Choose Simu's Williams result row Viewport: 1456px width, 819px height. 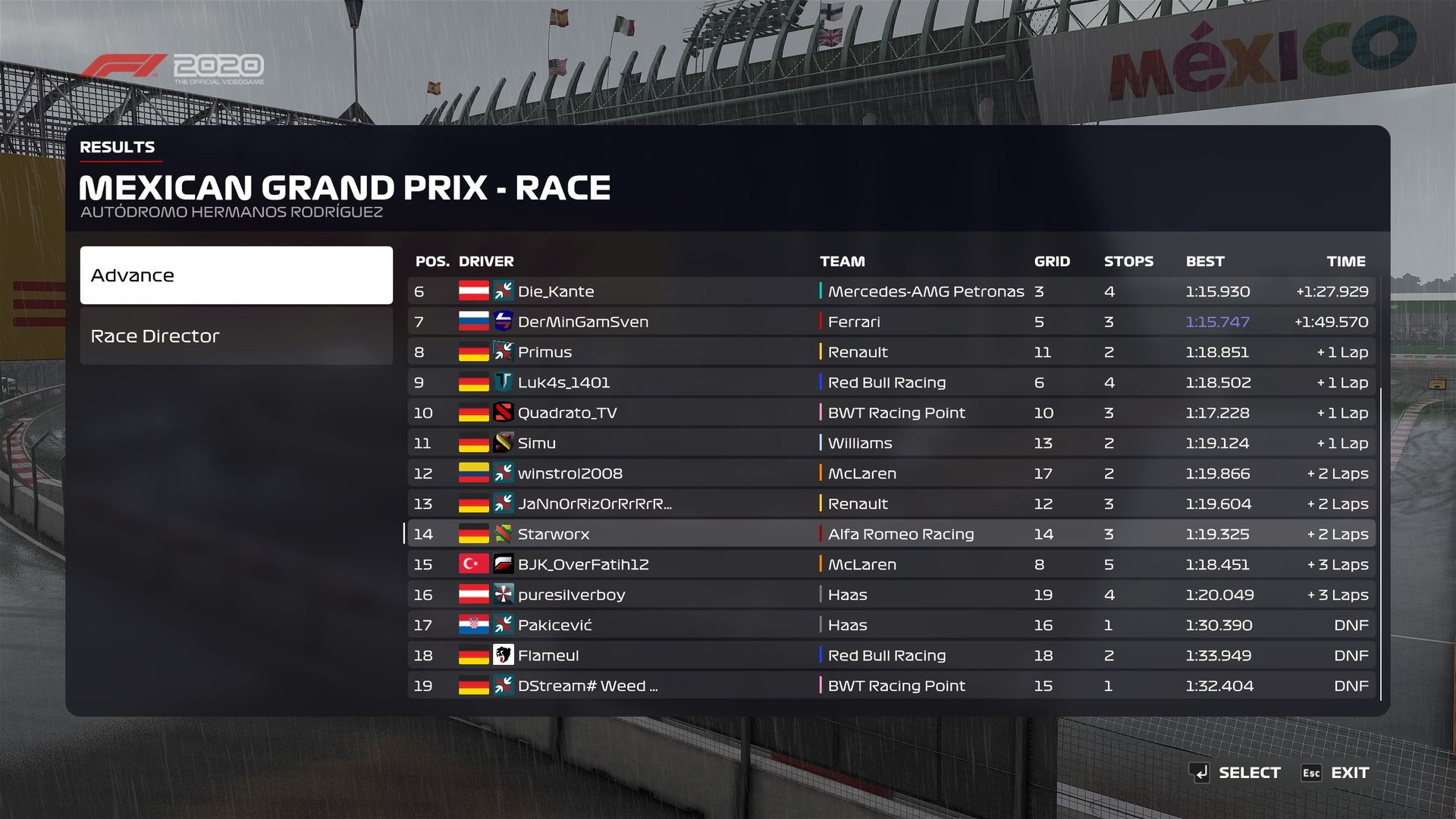click(x=891, y=443)
